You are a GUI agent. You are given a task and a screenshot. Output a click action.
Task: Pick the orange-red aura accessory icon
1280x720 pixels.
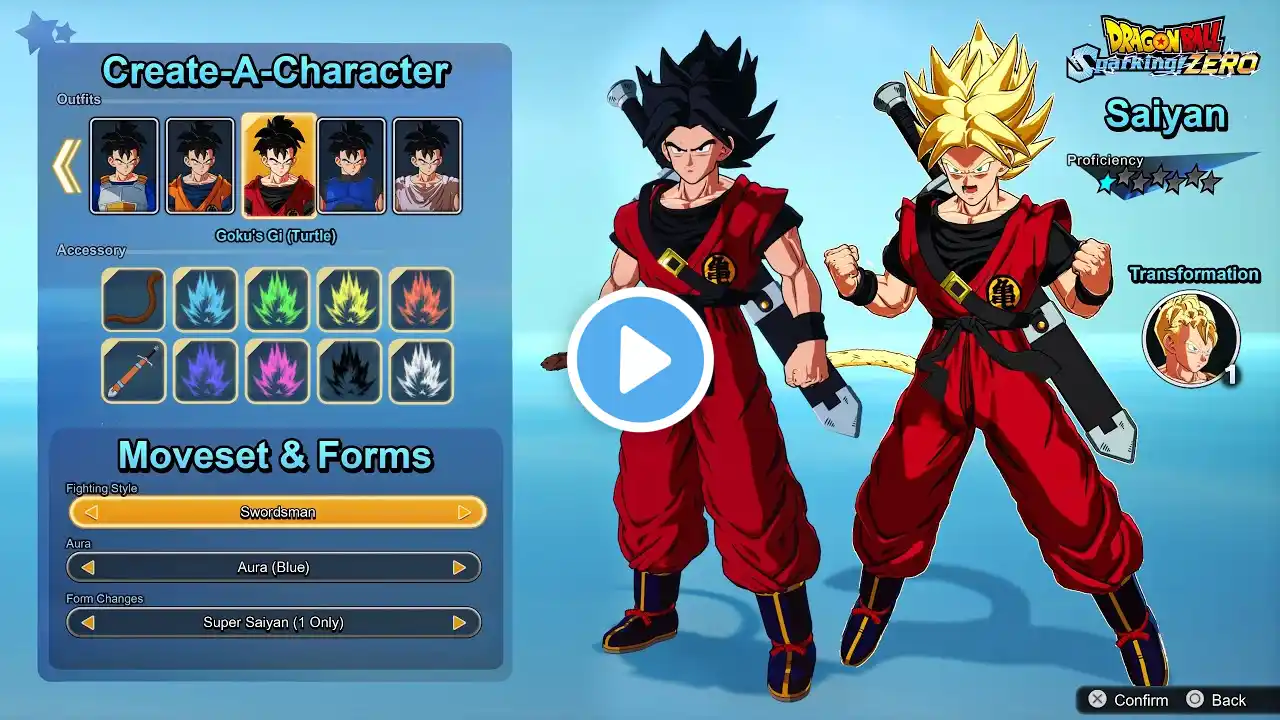(421, 299)
